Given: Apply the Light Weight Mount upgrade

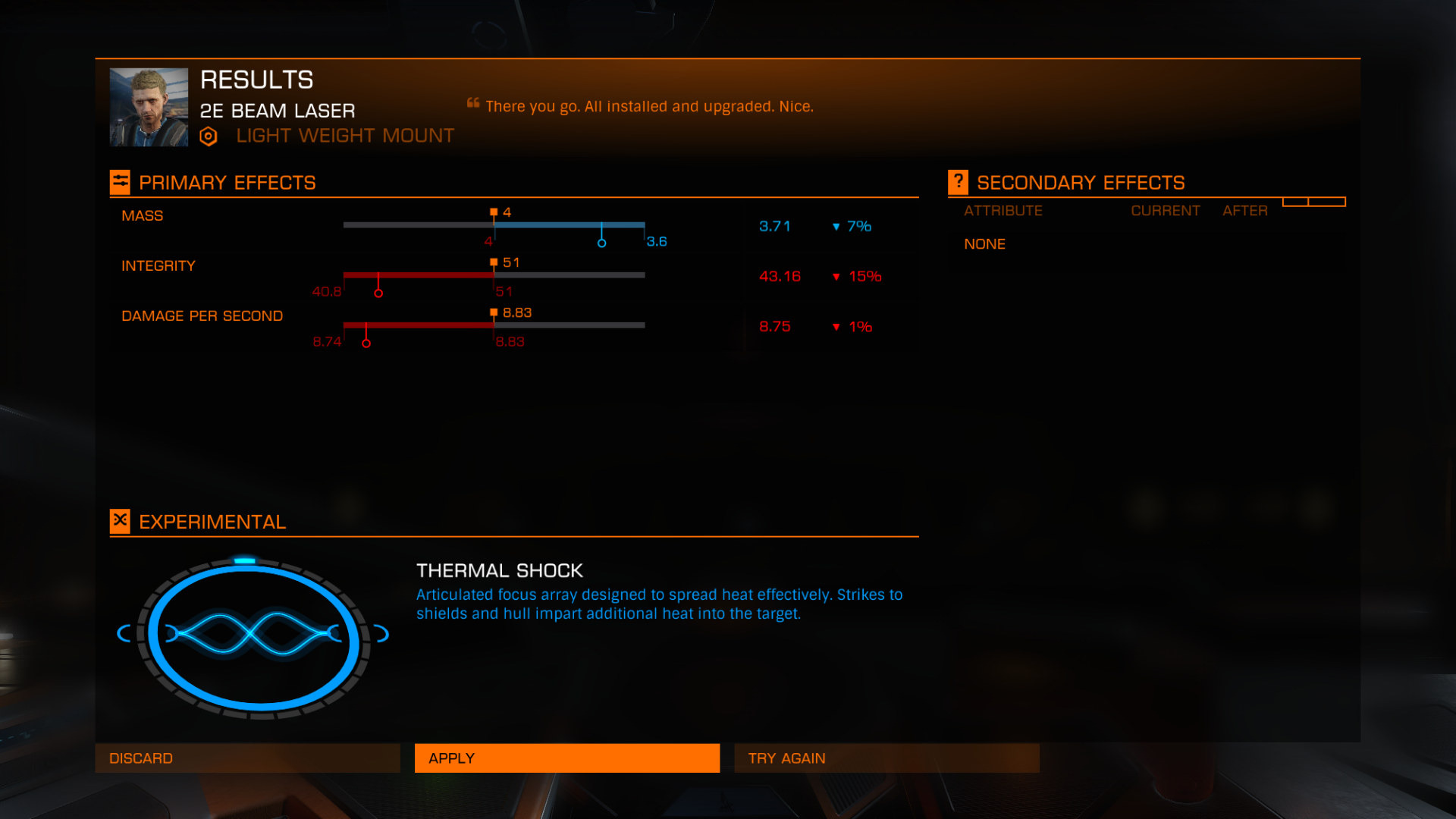Looking at the screenshot, I should coord(566,758).
